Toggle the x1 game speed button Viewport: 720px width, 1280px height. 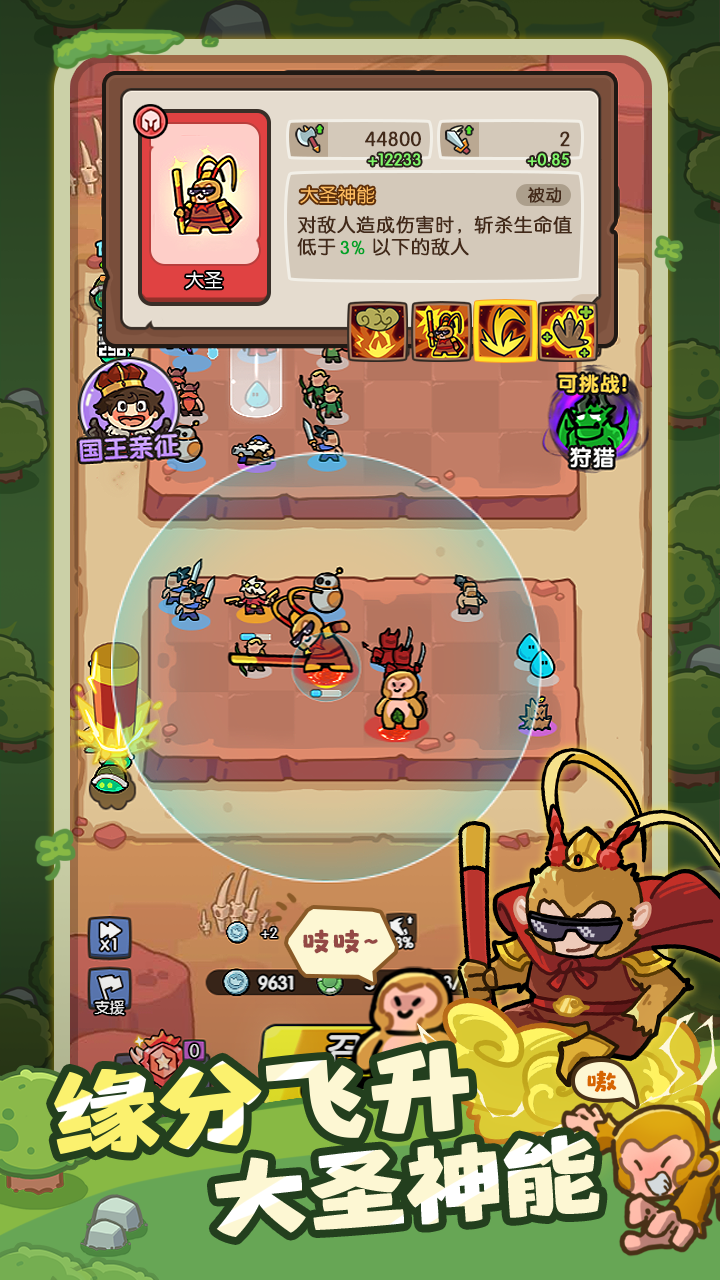pyautogui.click(x=109, y=937)
